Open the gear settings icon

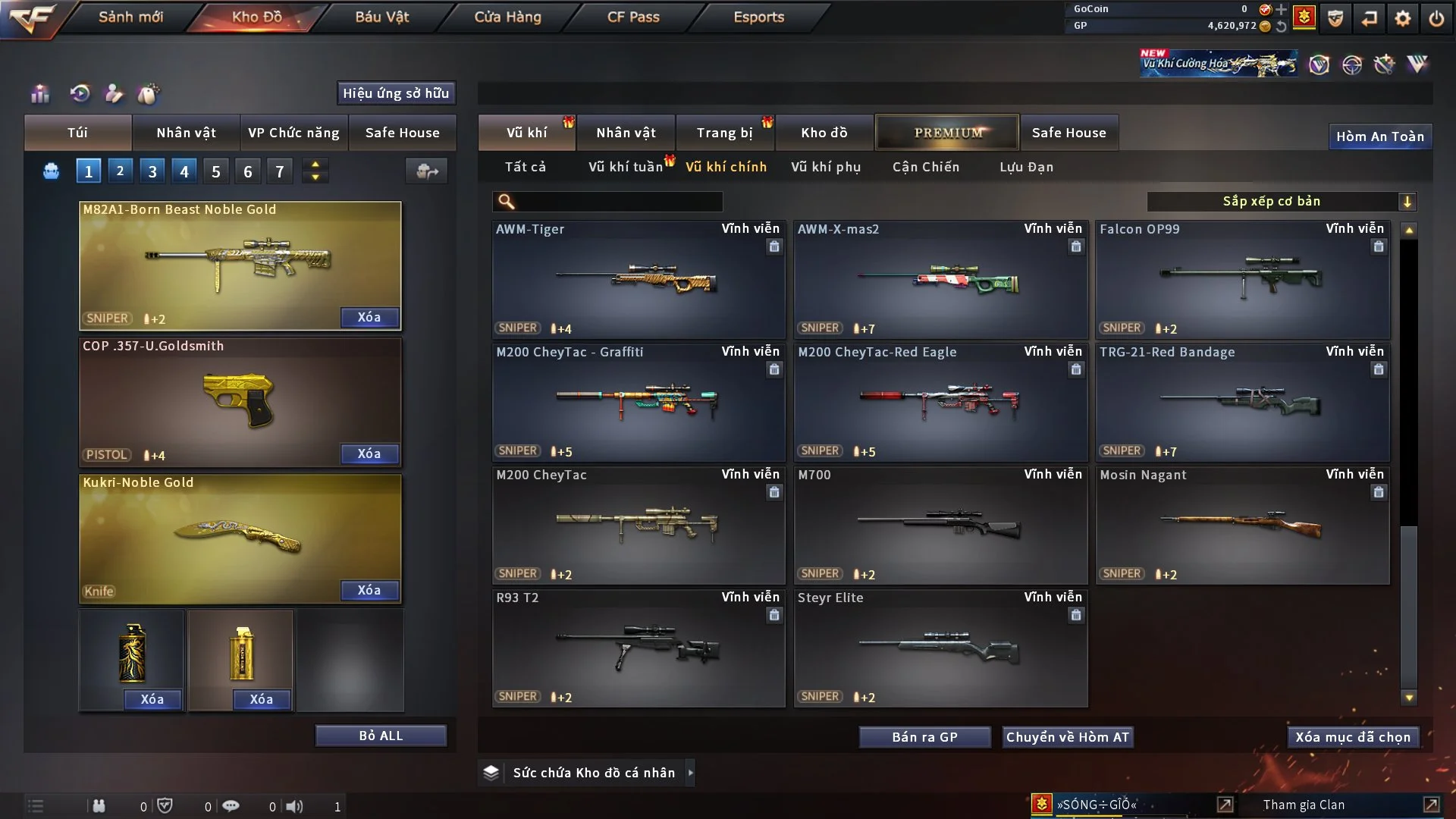[x=1403, y=17]
